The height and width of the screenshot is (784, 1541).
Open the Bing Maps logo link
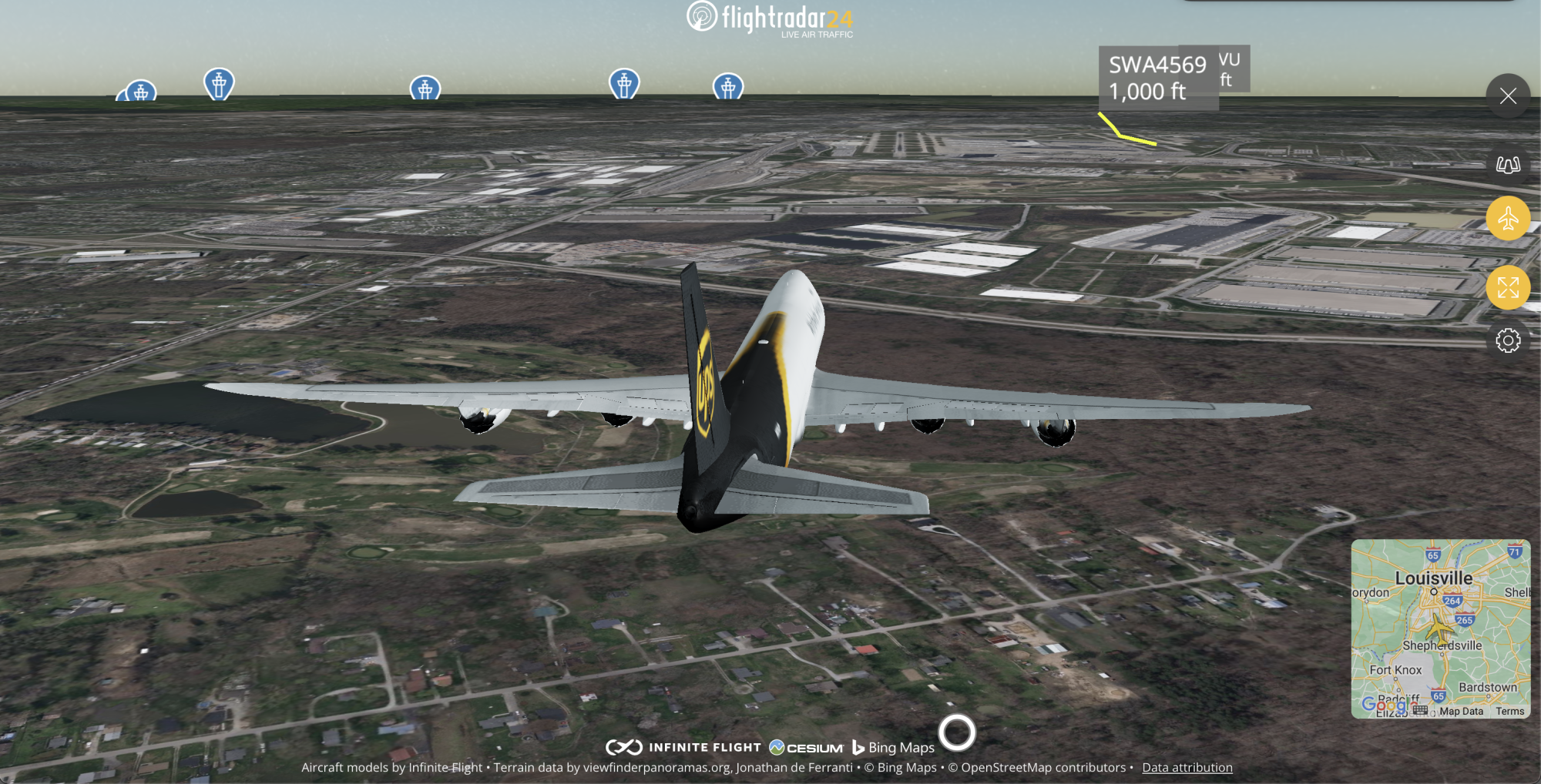point(893,747)
